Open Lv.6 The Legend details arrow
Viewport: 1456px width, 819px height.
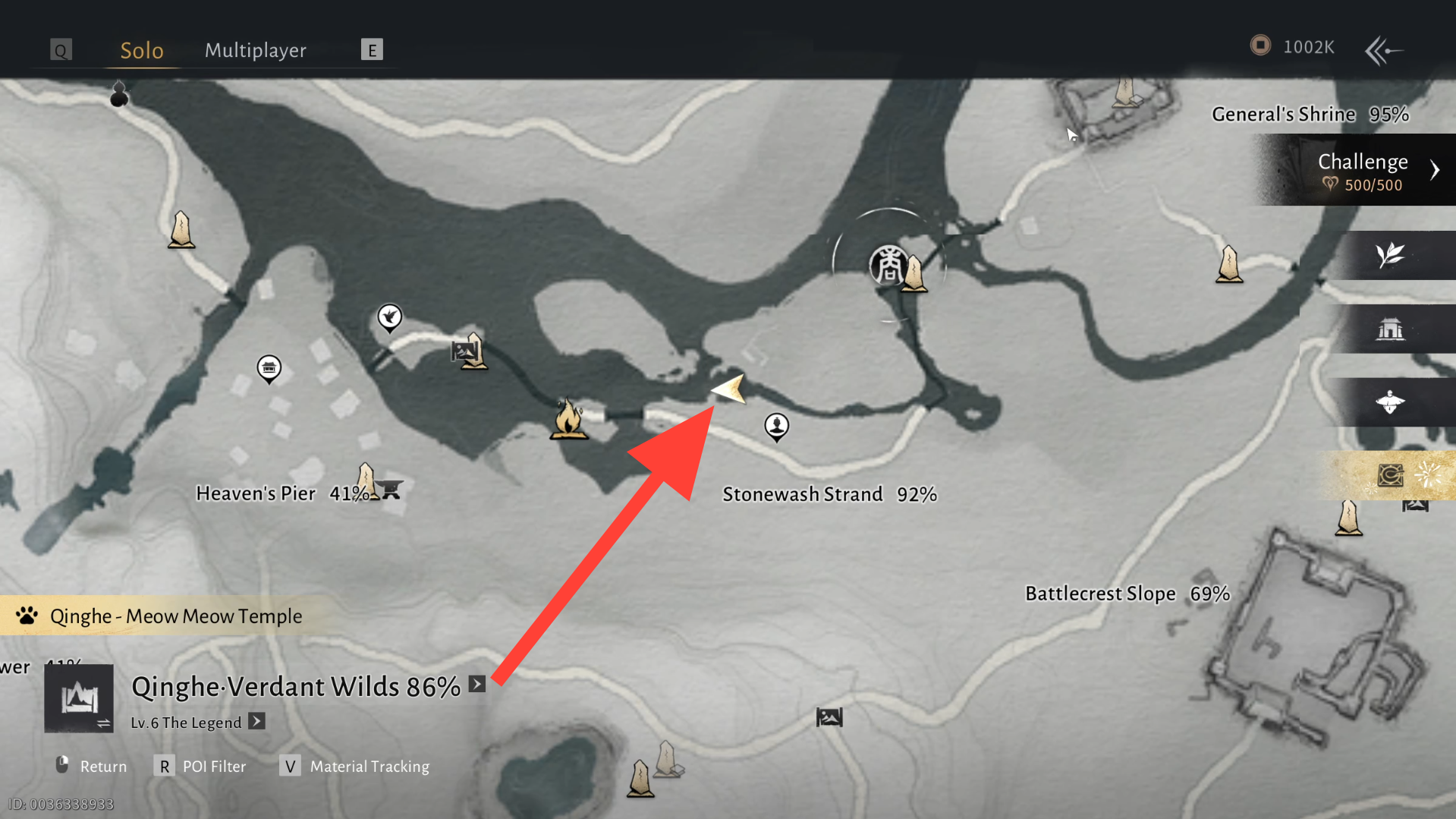pos(257,721)
